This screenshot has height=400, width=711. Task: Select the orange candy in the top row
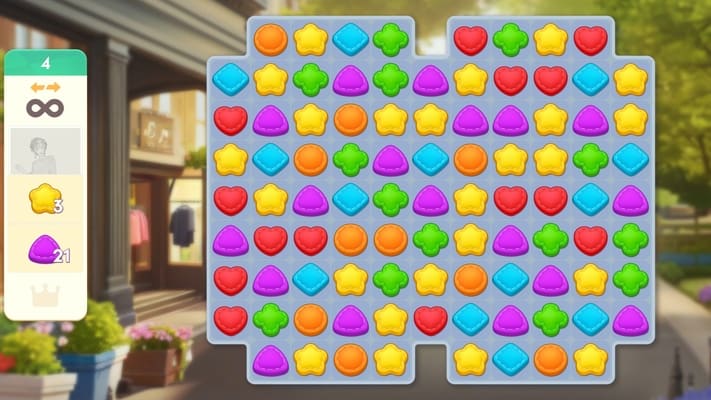tap(270, 39)
